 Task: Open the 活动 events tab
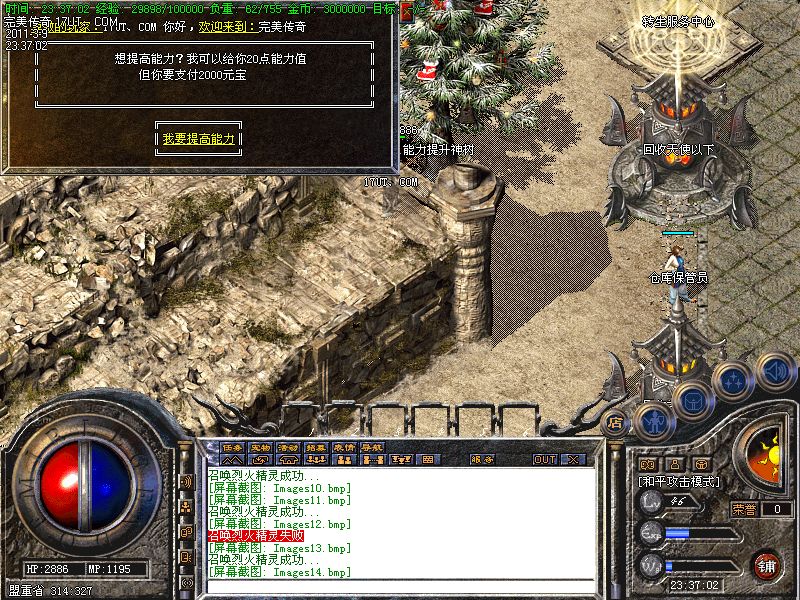pyautogui.click(x=289, y=447)
